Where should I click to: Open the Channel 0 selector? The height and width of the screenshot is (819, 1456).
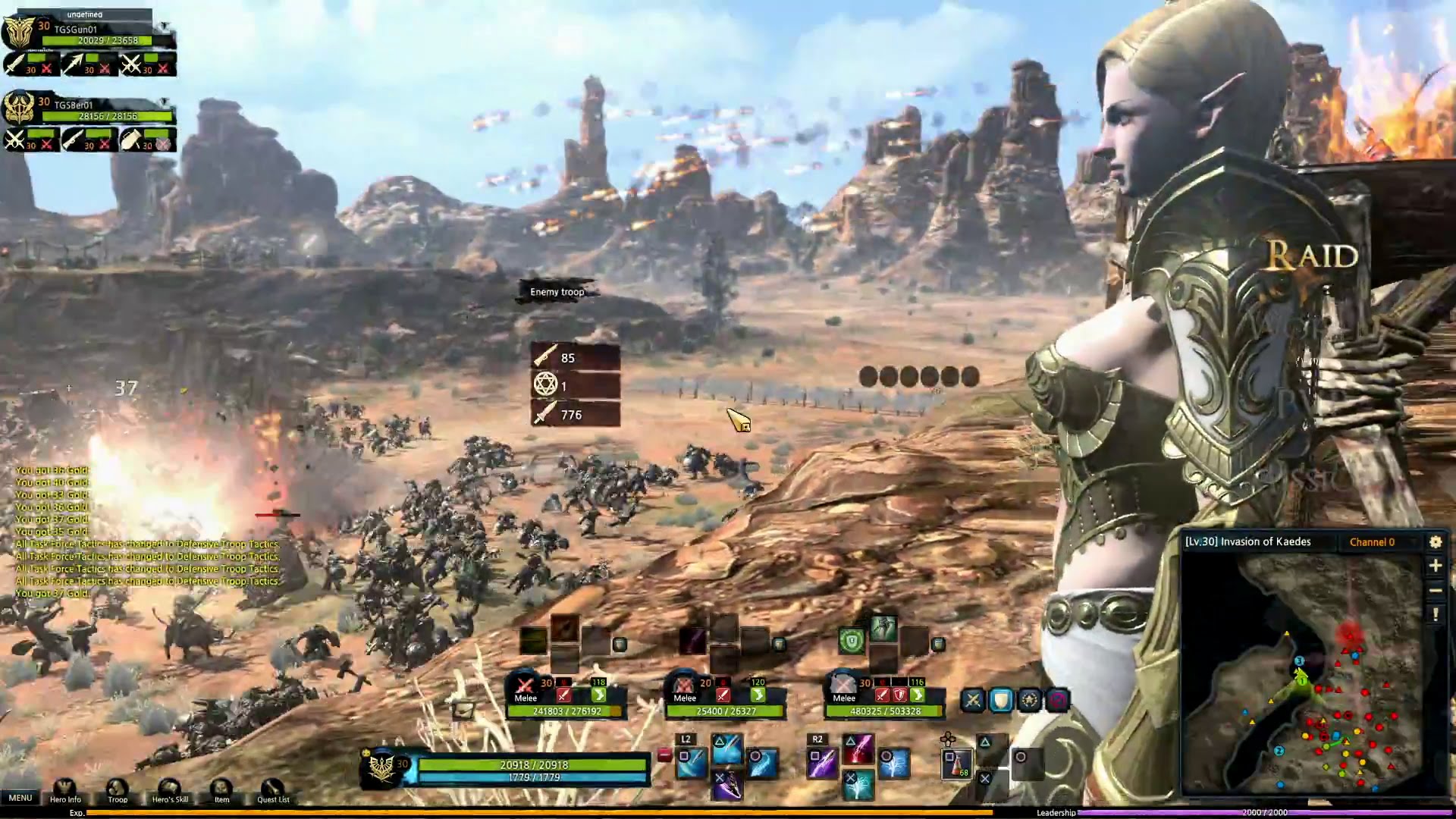1372,542
